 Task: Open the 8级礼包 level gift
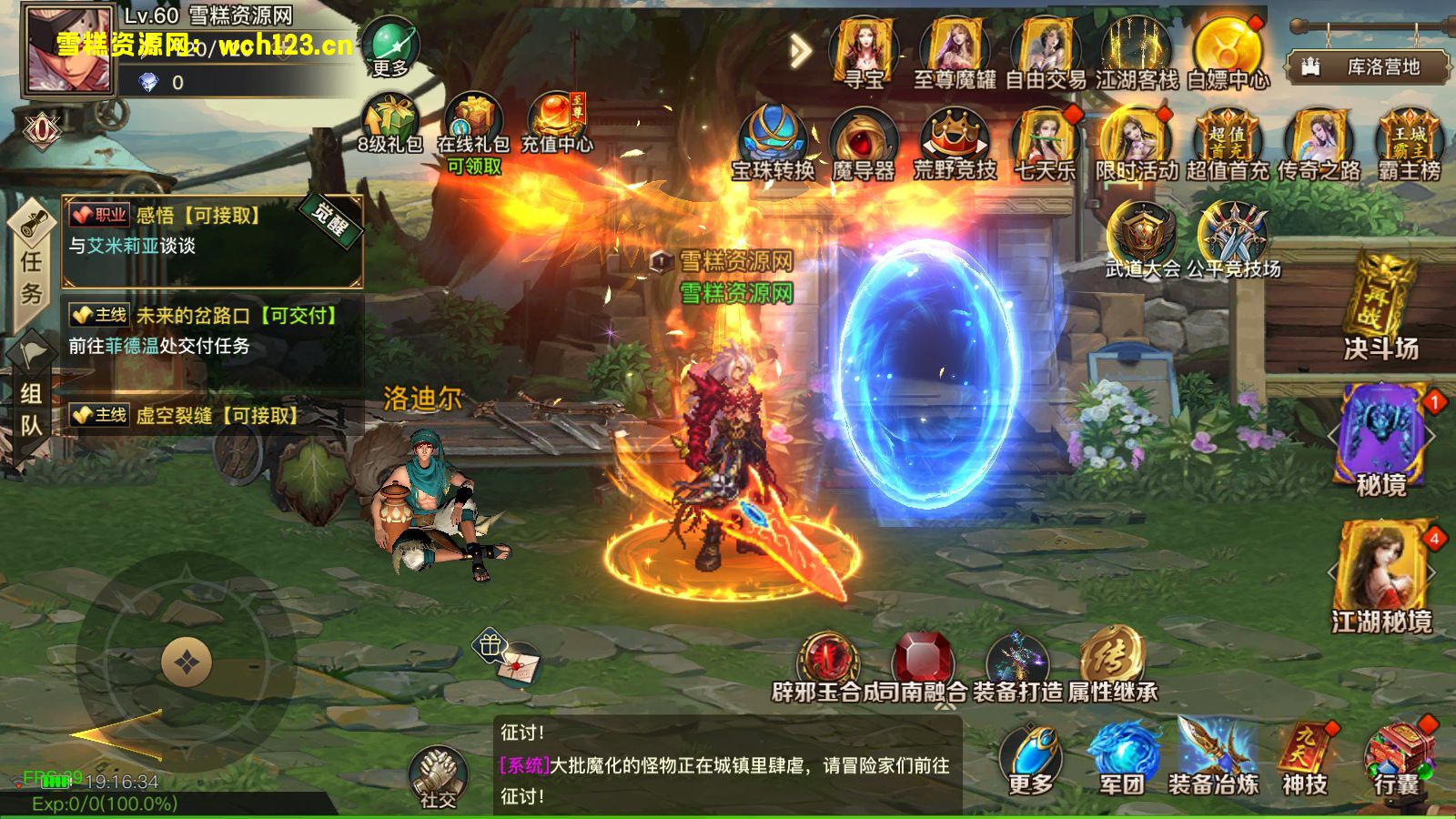click(x=389, y=123)
